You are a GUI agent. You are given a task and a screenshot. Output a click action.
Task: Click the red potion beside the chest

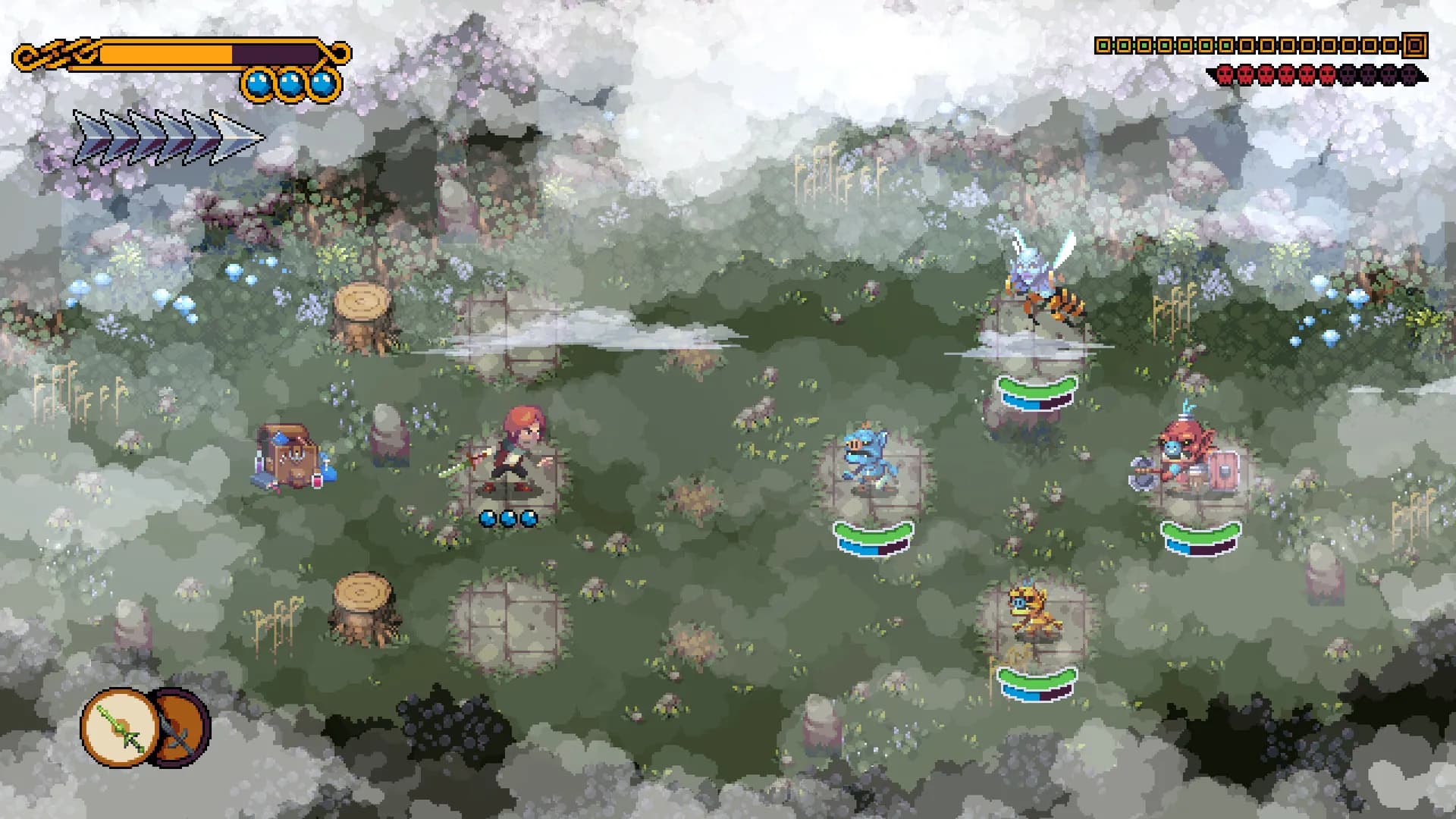point(317,481)
